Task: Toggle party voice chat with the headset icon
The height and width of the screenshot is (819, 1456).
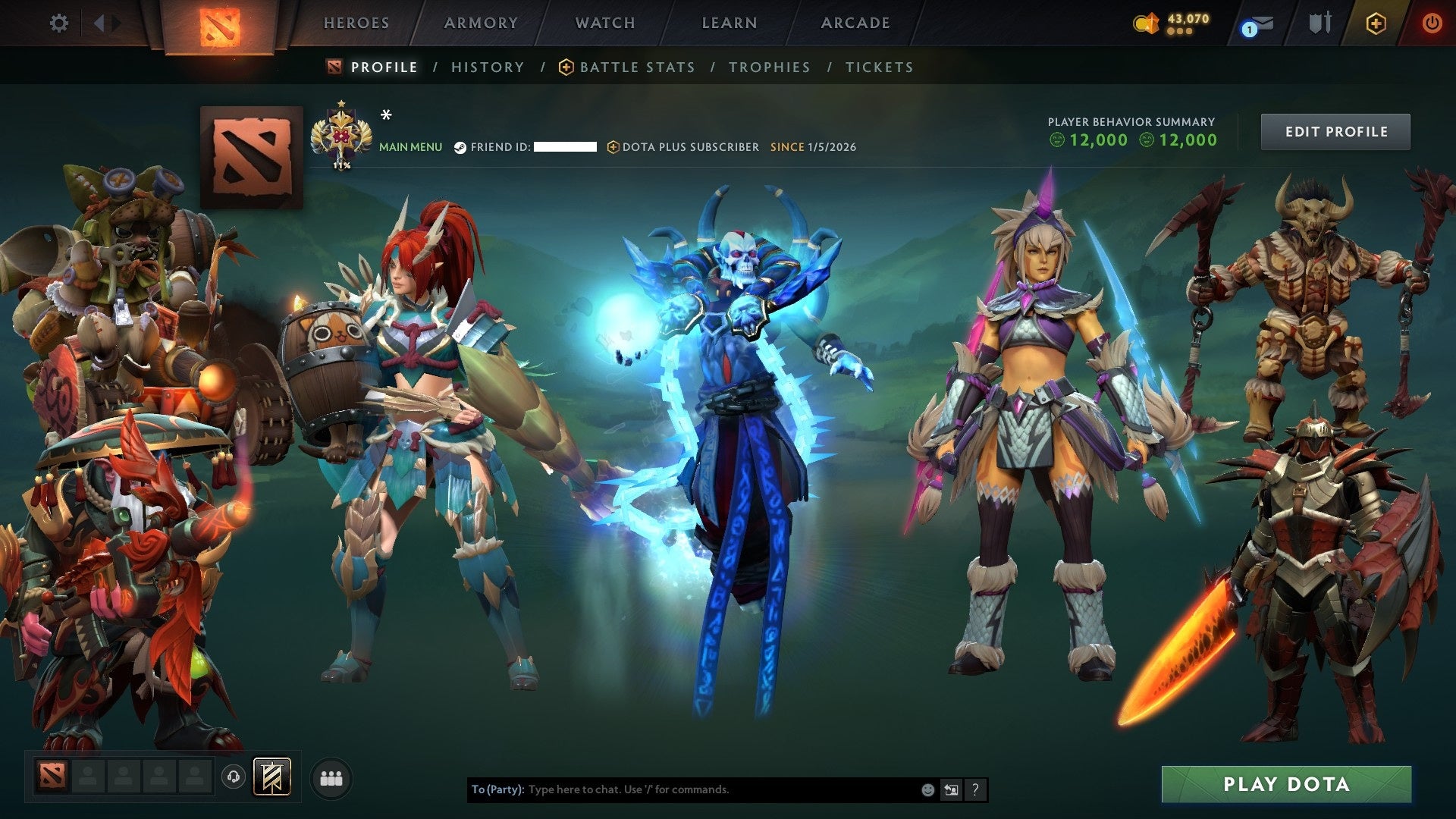Action: click(x=235, y=777)
